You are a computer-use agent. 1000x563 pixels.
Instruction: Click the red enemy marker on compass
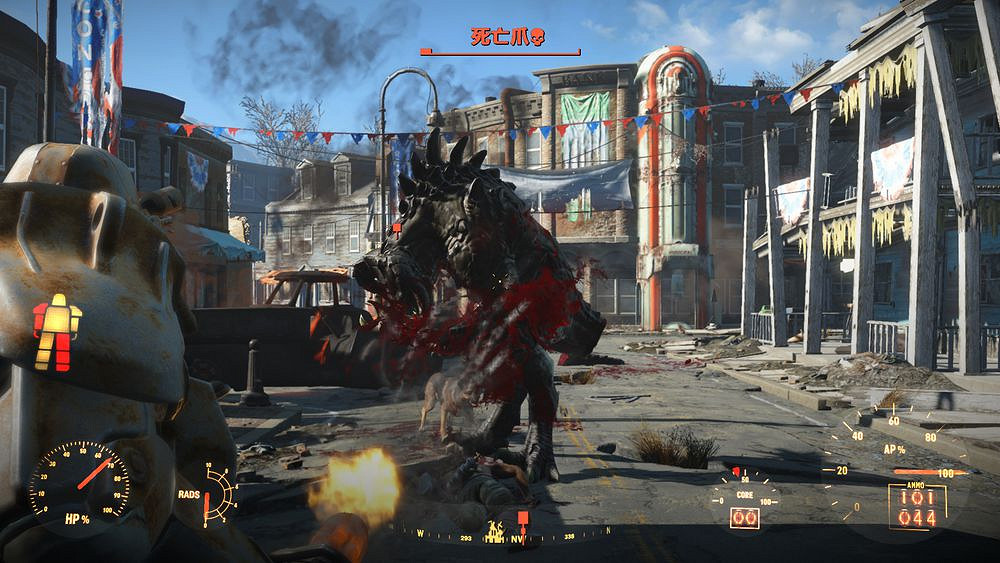522,519
